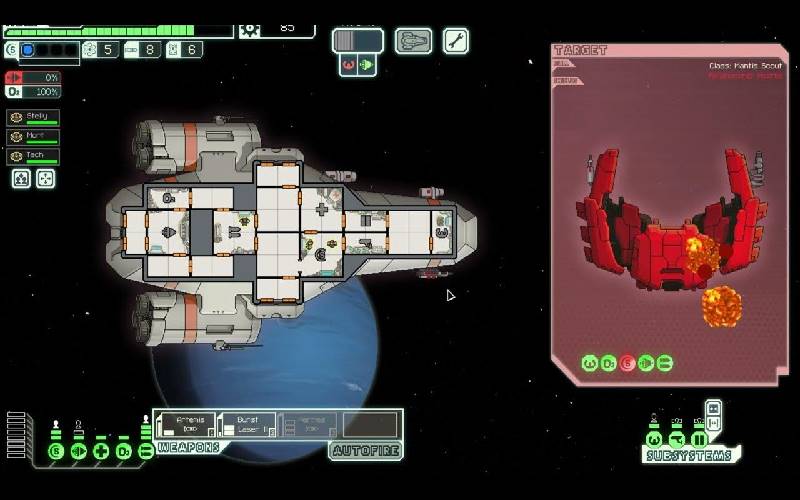Open all doors with the upper door button

[x=713, y=409]
